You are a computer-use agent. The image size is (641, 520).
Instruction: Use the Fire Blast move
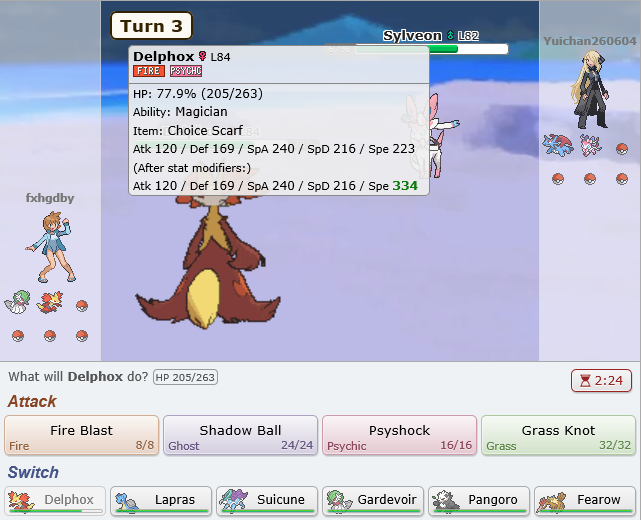click(82, 436)
